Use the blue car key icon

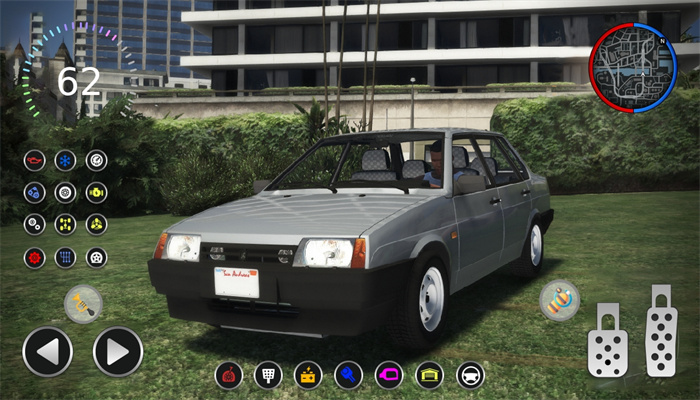point(349,375)
